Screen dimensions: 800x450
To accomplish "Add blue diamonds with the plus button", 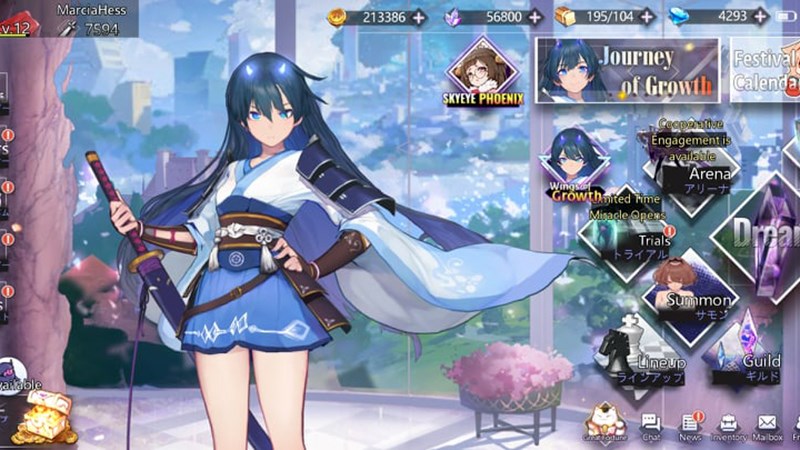I will 760,17.
